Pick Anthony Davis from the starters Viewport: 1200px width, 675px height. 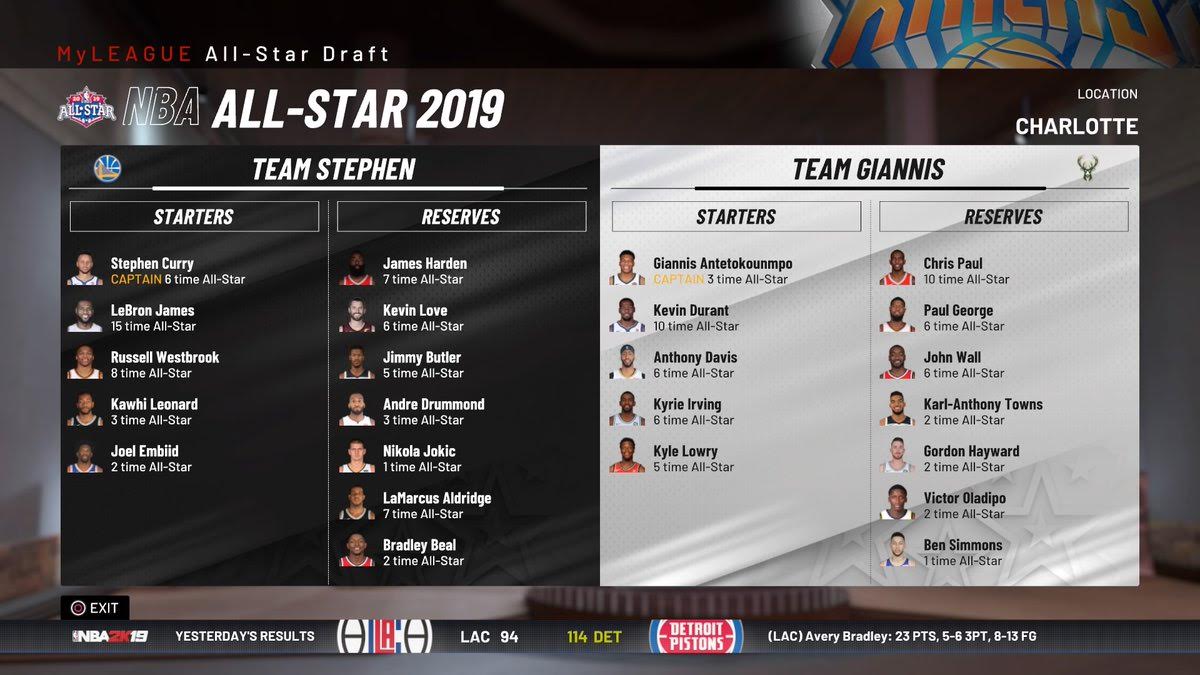coord(694,364)
